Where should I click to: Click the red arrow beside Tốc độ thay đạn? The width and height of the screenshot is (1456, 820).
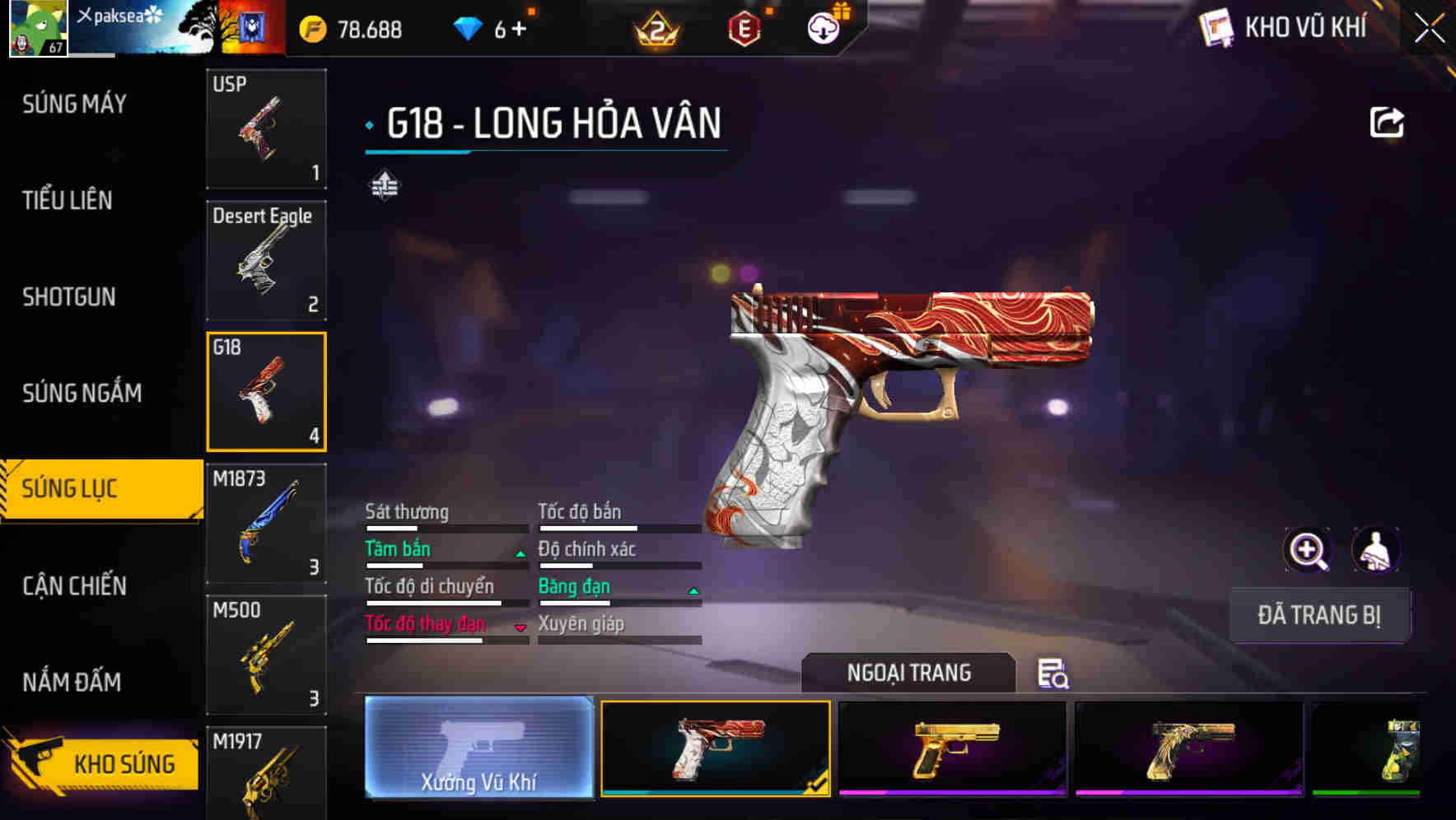click(x=520, y=627)
